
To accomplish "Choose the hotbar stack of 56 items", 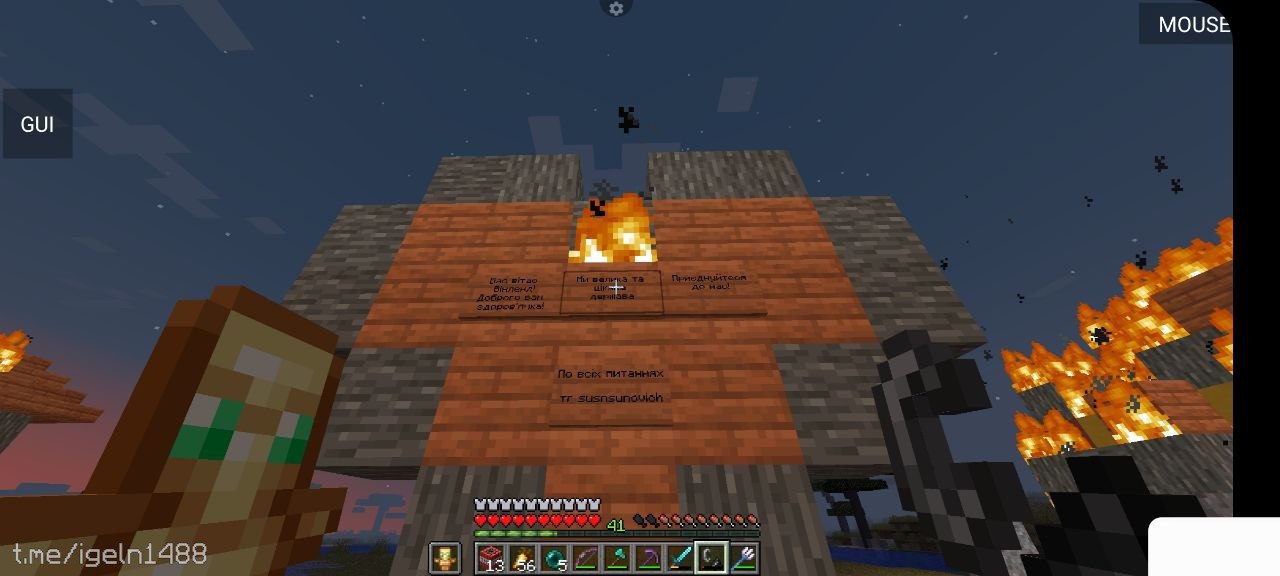I will pos(522,557).
